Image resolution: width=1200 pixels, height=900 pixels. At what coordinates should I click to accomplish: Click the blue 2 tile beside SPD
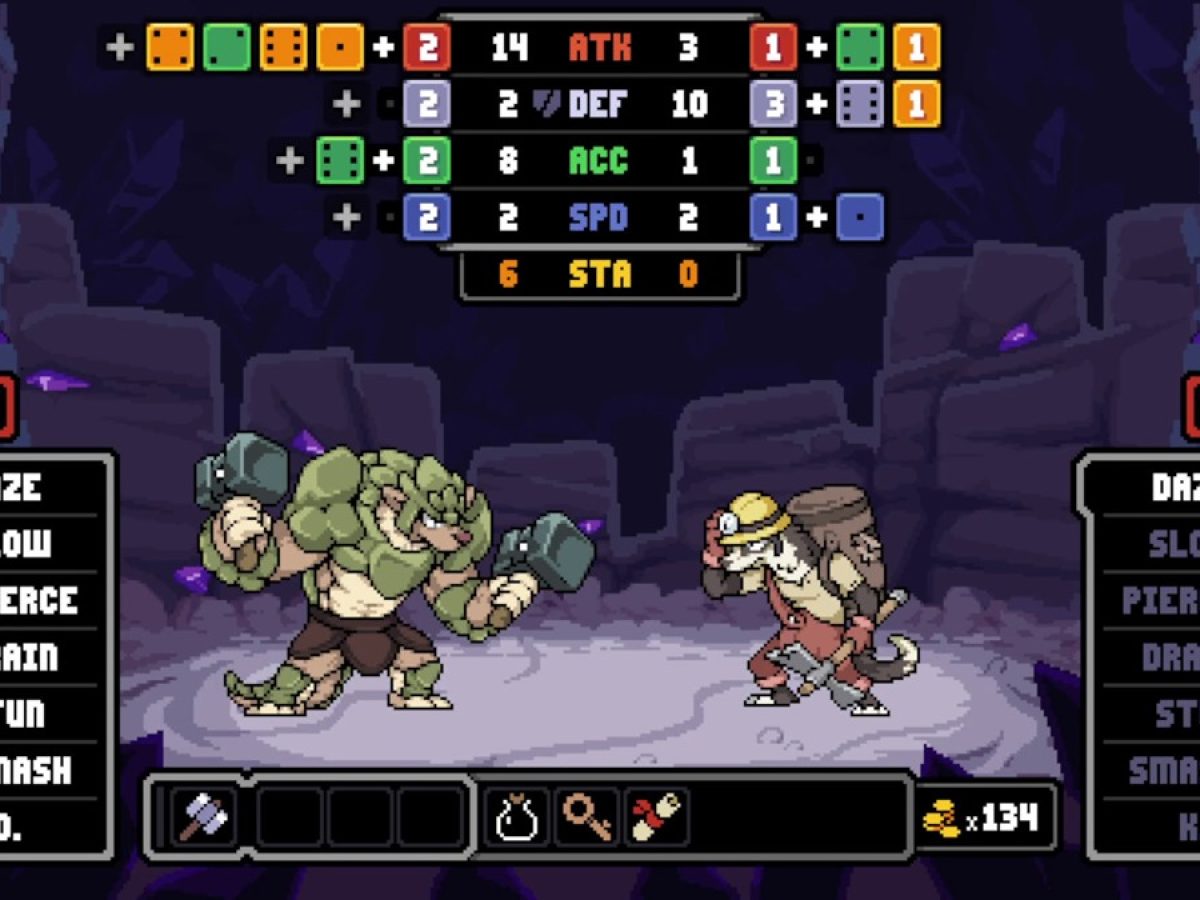coord(427,218)
